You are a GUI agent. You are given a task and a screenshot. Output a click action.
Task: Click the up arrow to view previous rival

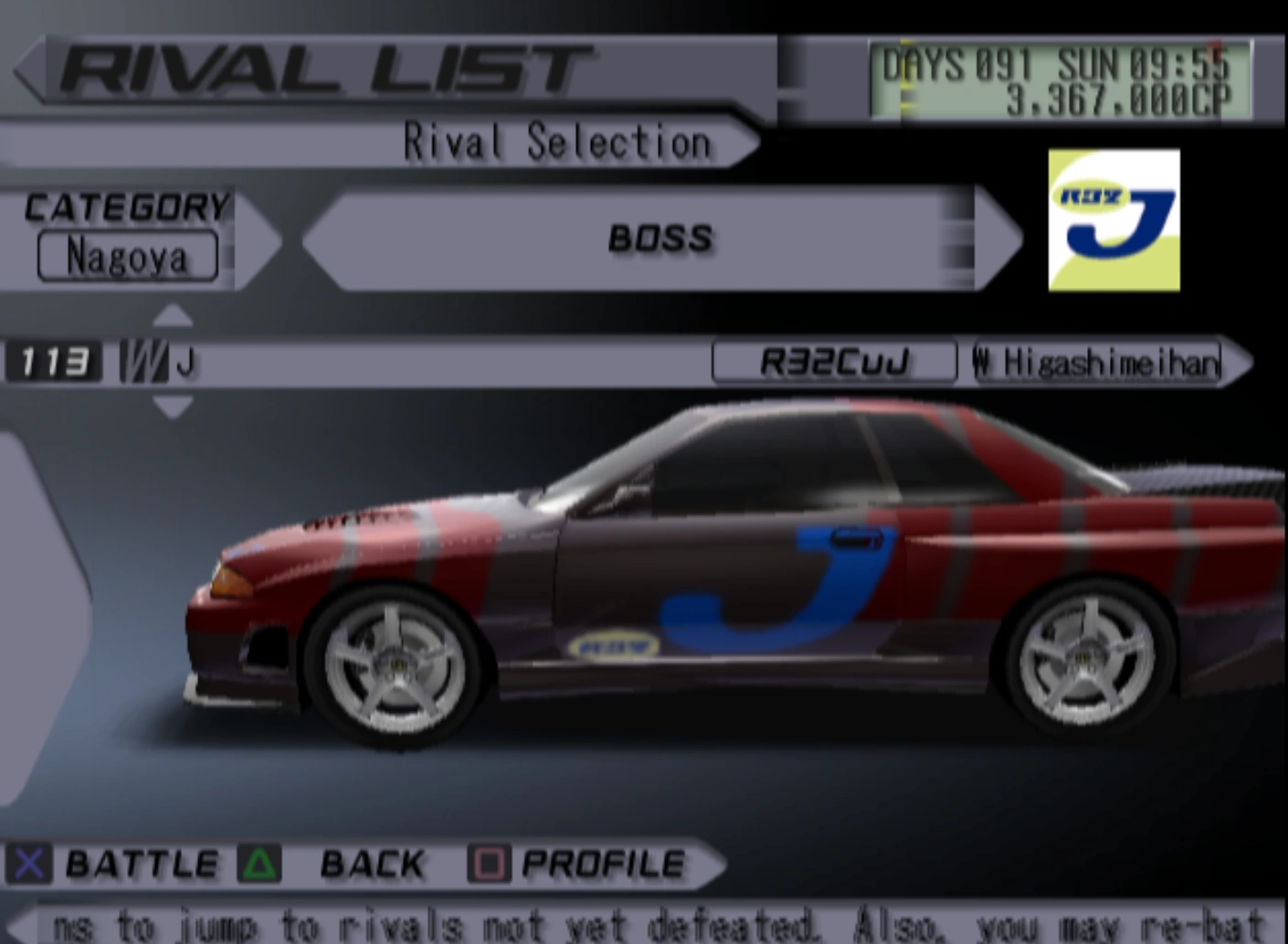coord(174,315)
